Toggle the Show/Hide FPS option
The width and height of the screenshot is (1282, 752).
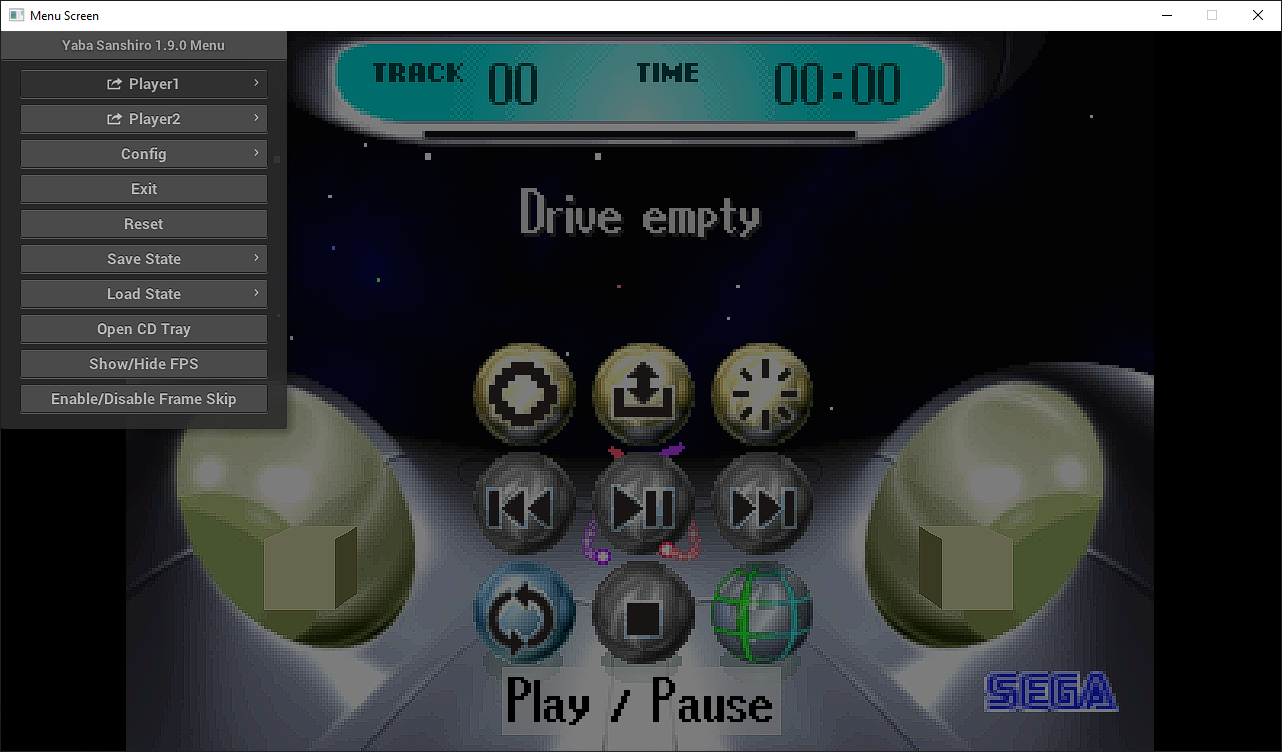coord(144,364)
